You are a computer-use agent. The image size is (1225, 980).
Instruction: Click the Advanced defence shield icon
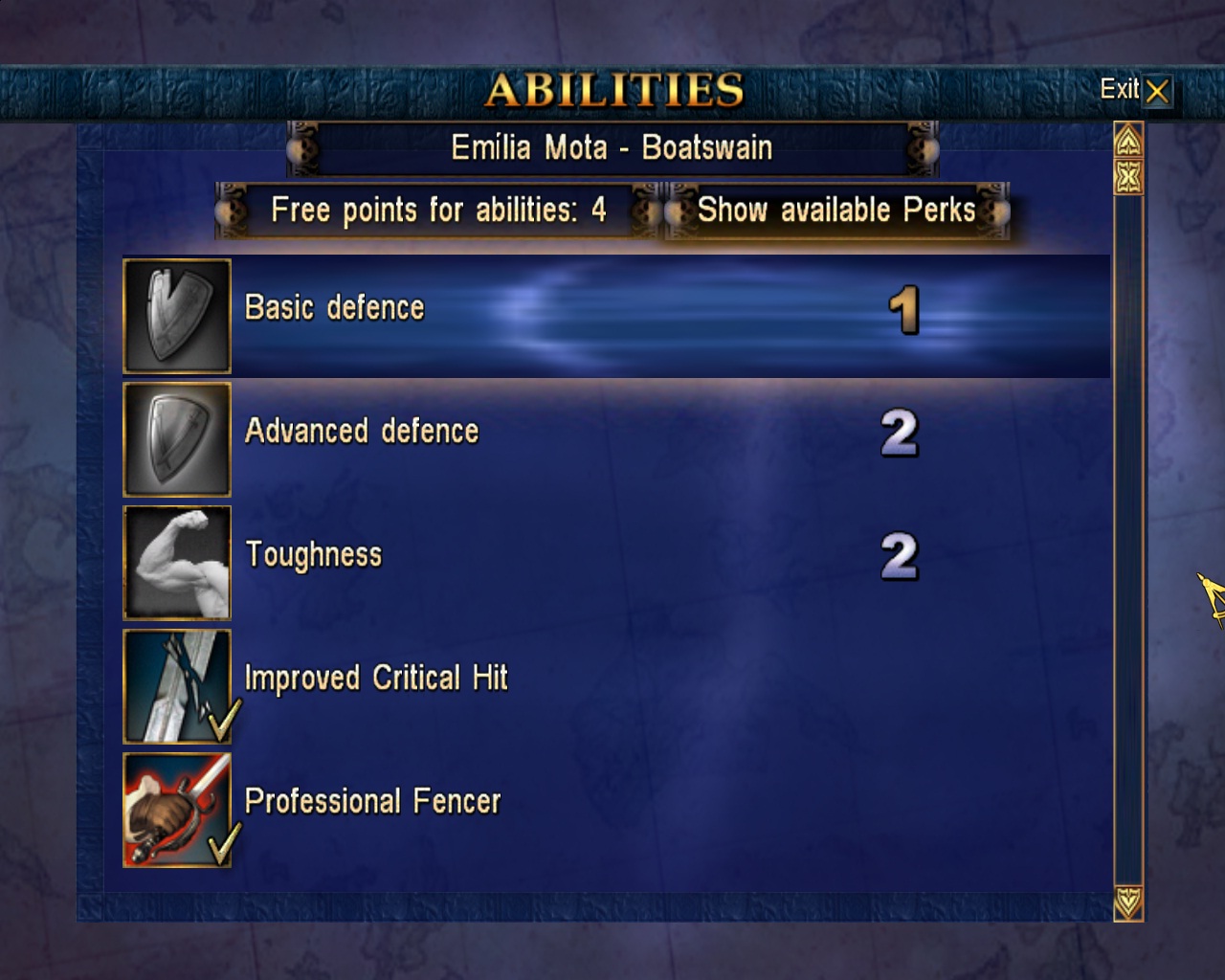(x=177, y=439)
